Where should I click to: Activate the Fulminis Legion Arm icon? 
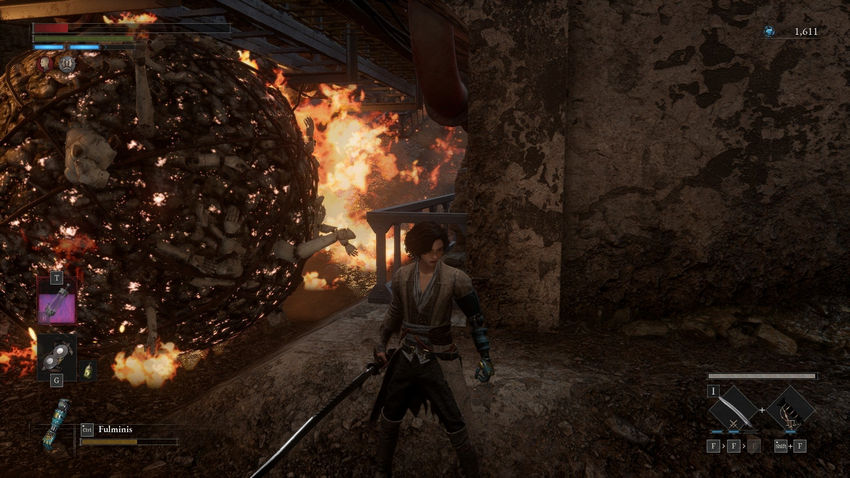[58, 425]
